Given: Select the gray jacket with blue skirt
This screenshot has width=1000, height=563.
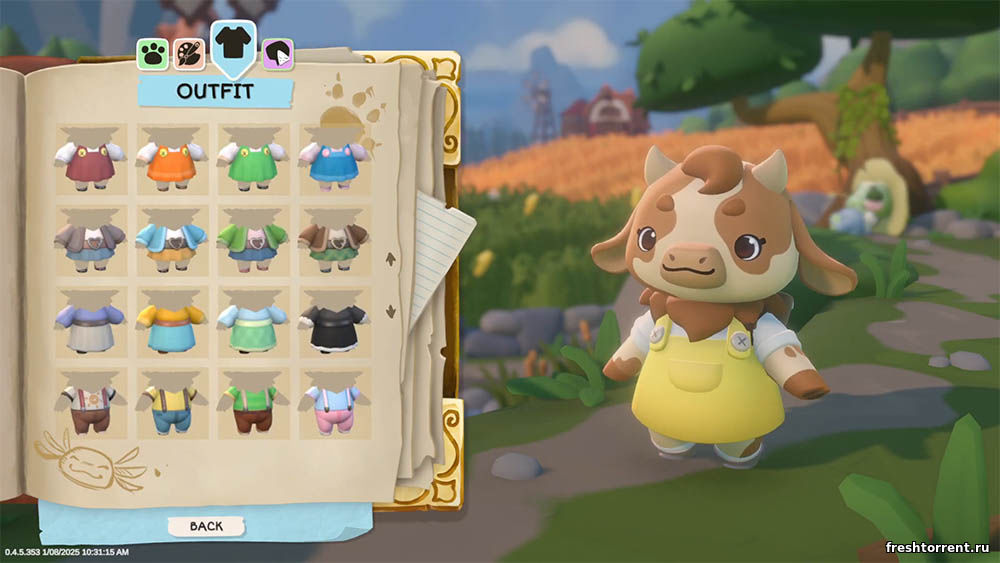Looking at the screenshot, I should (91, 243).
